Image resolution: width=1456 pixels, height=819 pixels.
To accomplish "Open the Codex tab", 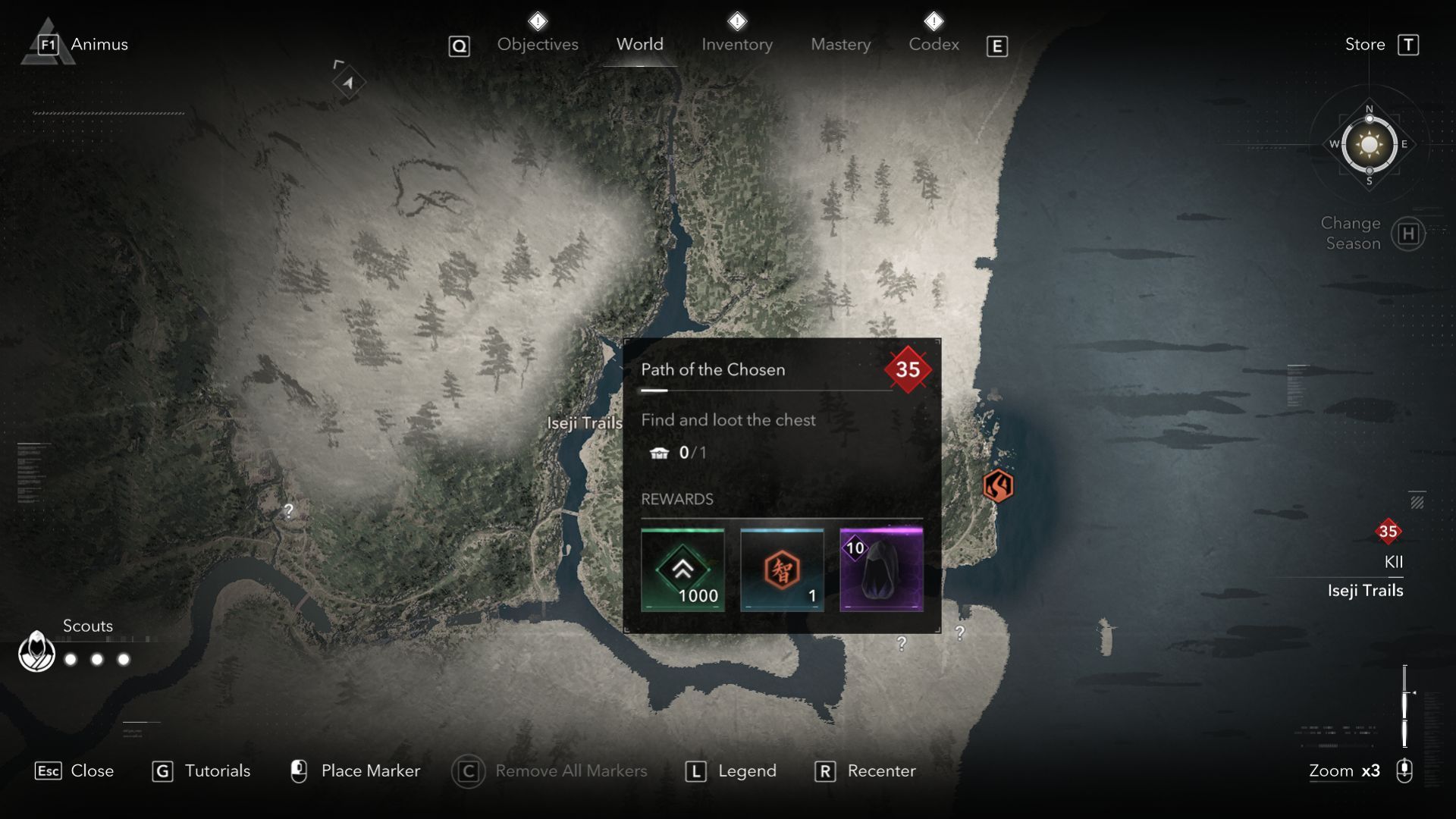I will [934, 44].
